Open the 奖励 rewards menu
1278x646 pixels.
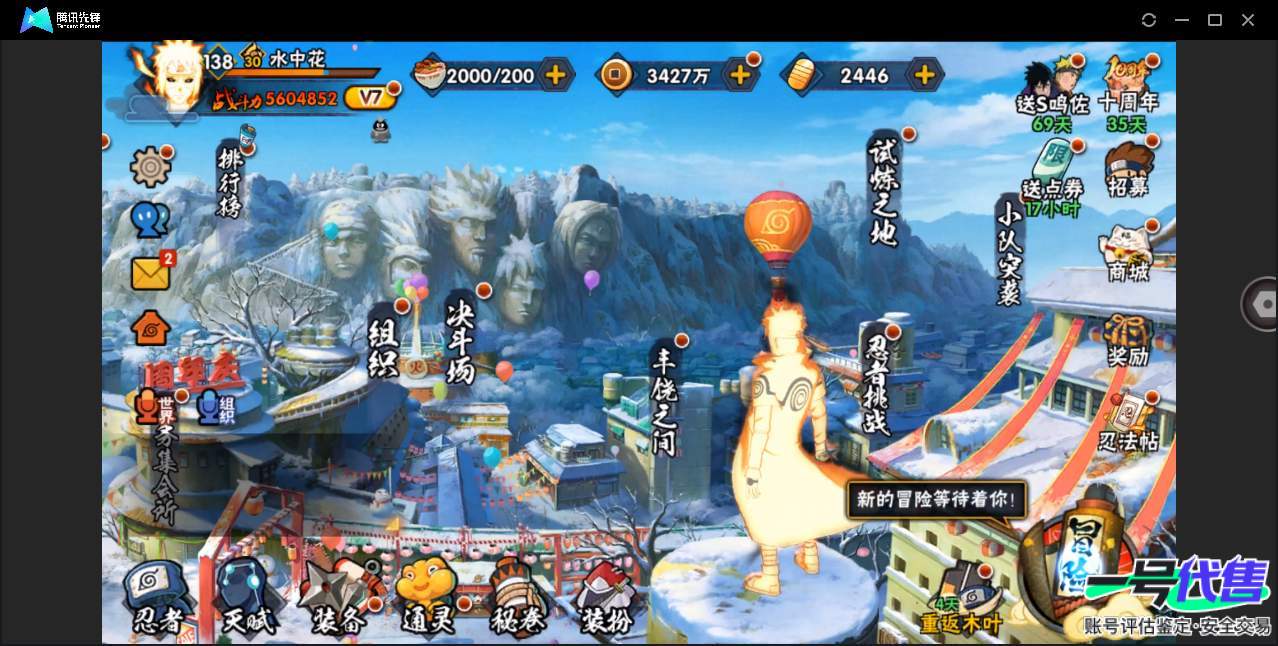coord(1127,340)
